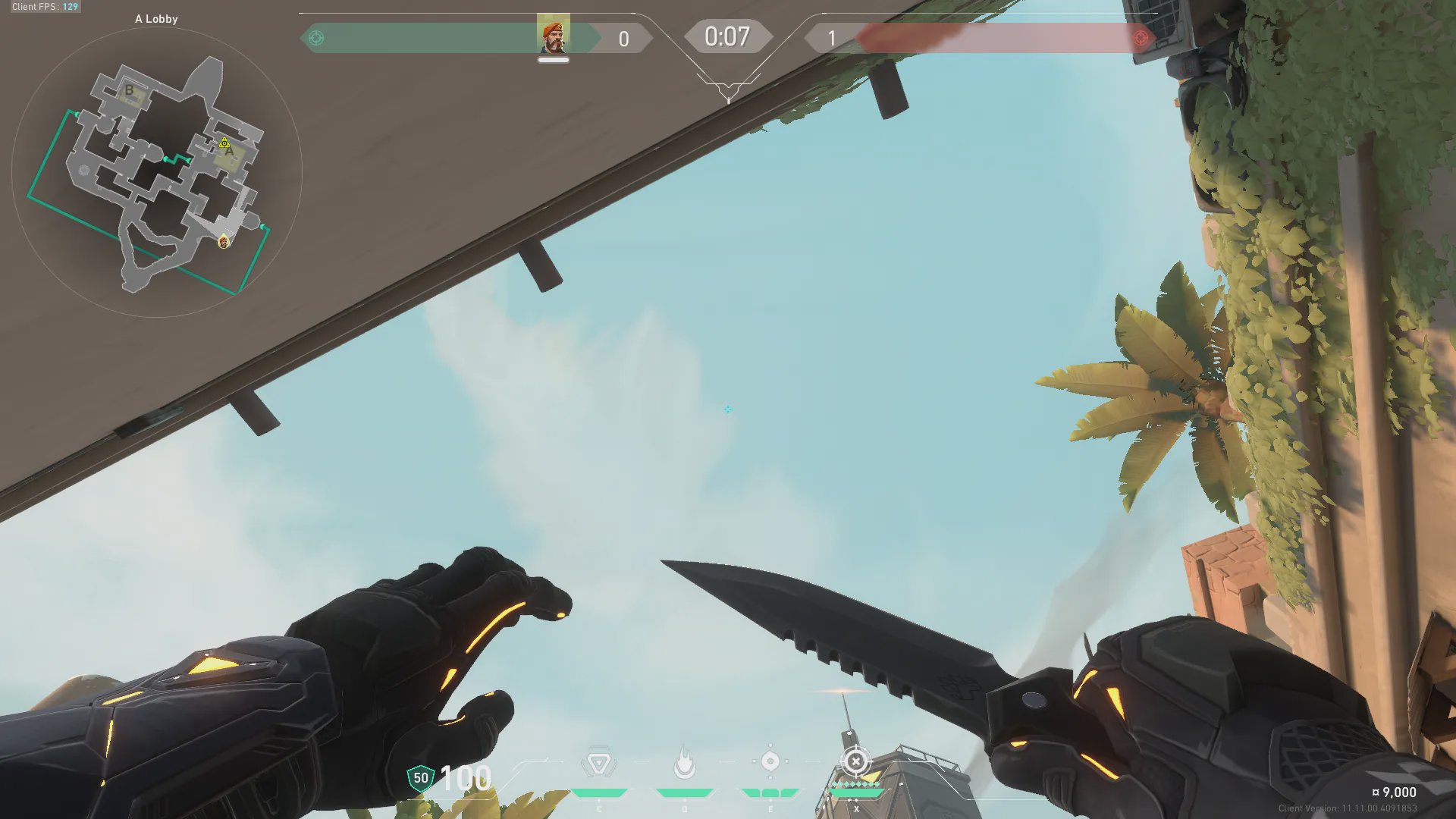Trigger the Orbital Strike ultimate icon
1456x819 pixels.
click(855, 762)
